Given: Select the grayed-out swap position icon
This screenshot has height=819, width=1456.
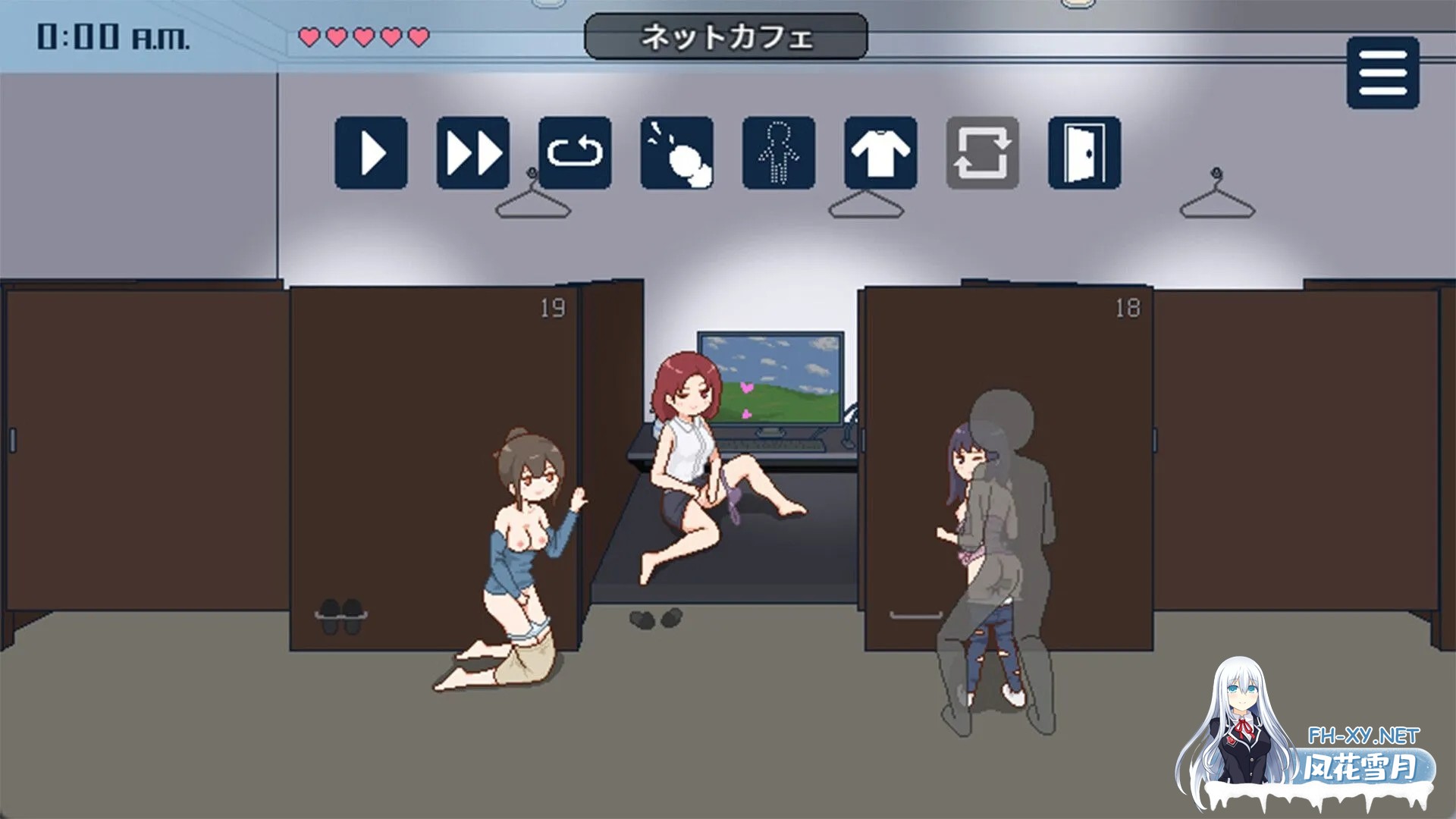Looking at the screenshot, I should click(982, 152).
